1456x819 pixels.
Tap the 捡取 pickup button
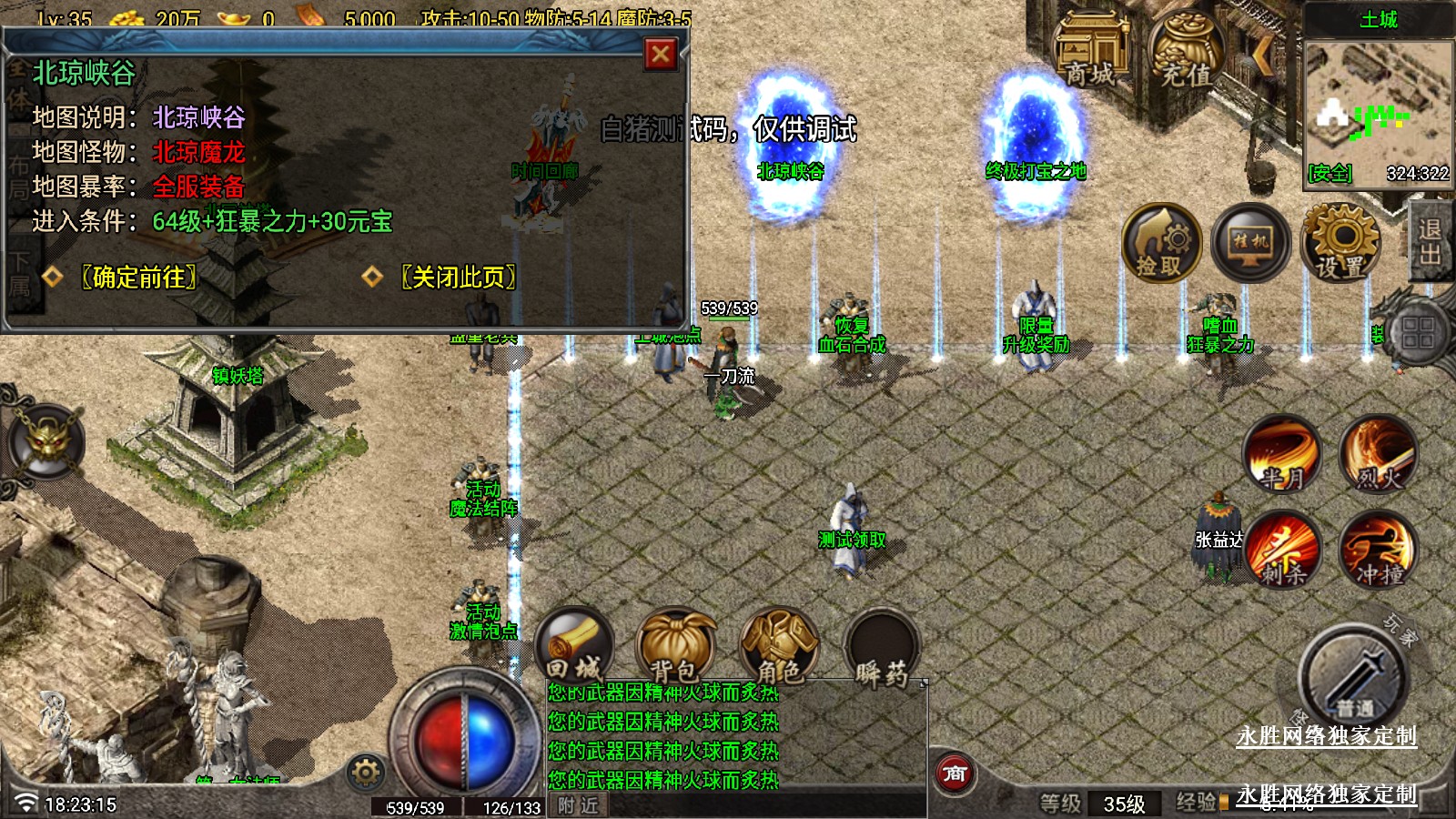1160,243
